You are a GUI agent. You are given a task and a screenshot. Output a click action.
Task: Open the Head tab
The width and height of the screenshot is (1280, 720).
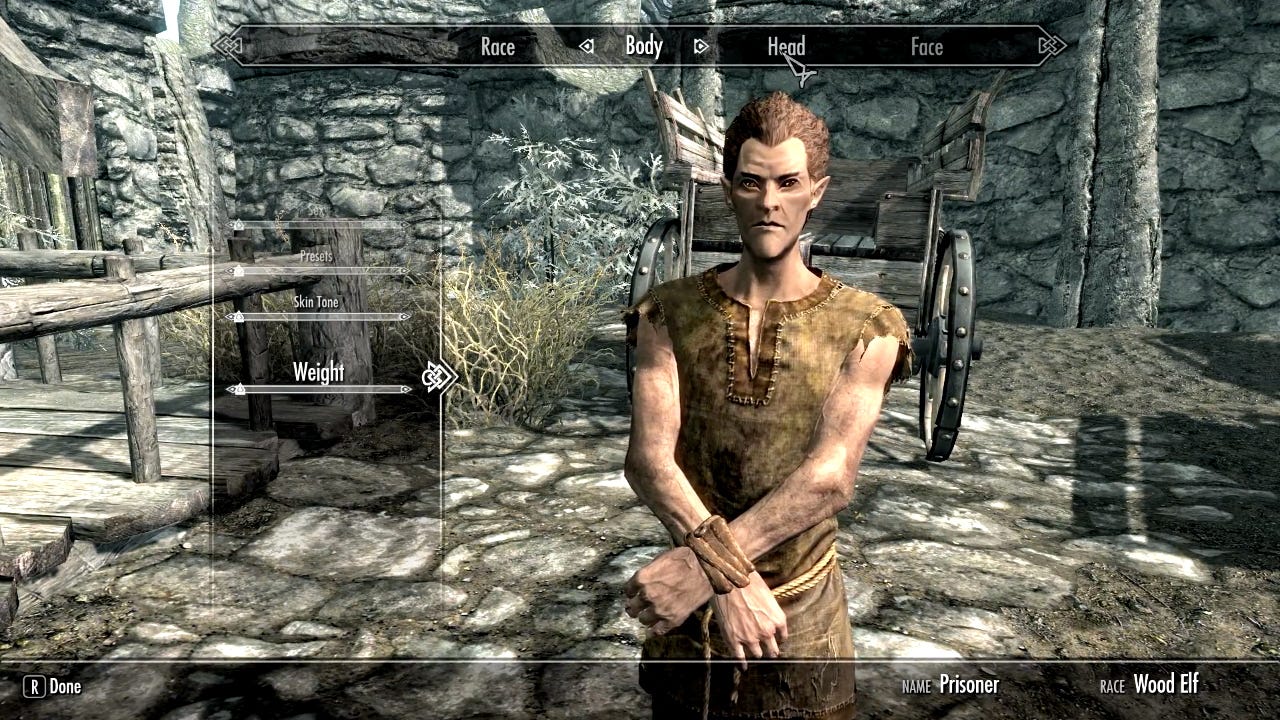tap(786, 46)
